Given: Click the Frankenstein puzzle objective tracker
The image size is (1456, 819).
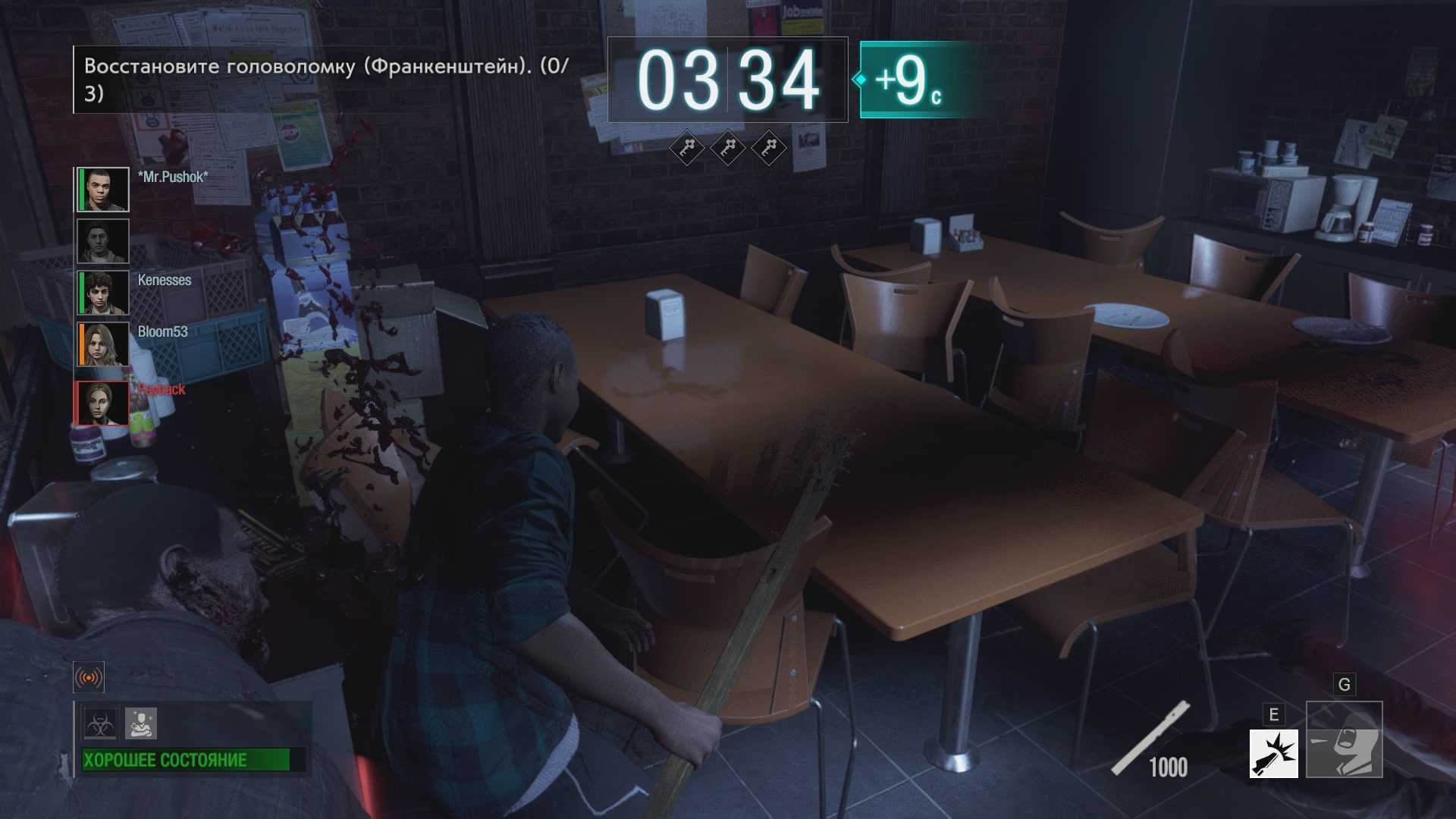Looking at the screenshot, I should click(326, 80).
